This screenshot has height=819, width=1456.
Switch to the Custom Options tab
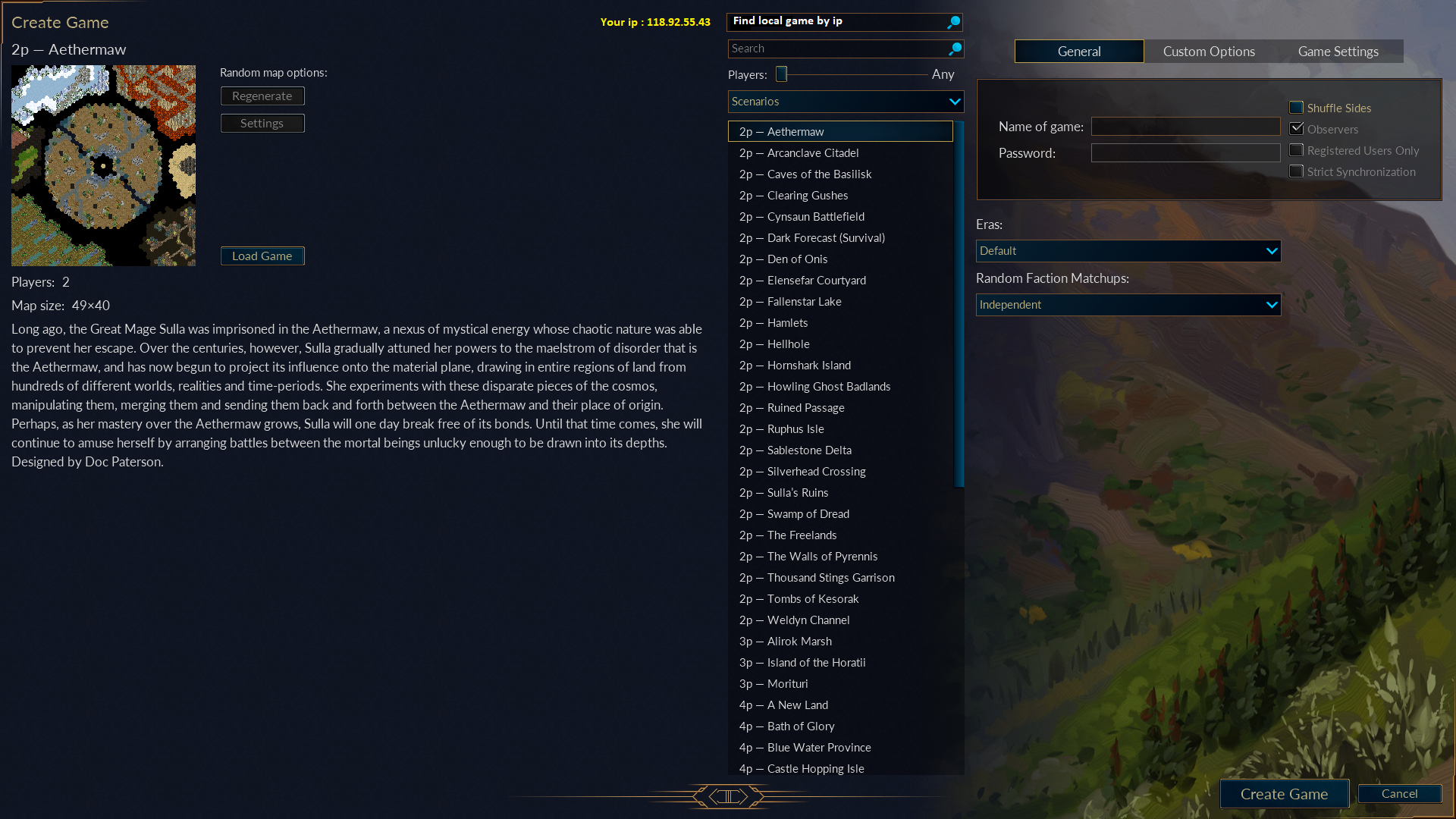(x=1209, y=52)
